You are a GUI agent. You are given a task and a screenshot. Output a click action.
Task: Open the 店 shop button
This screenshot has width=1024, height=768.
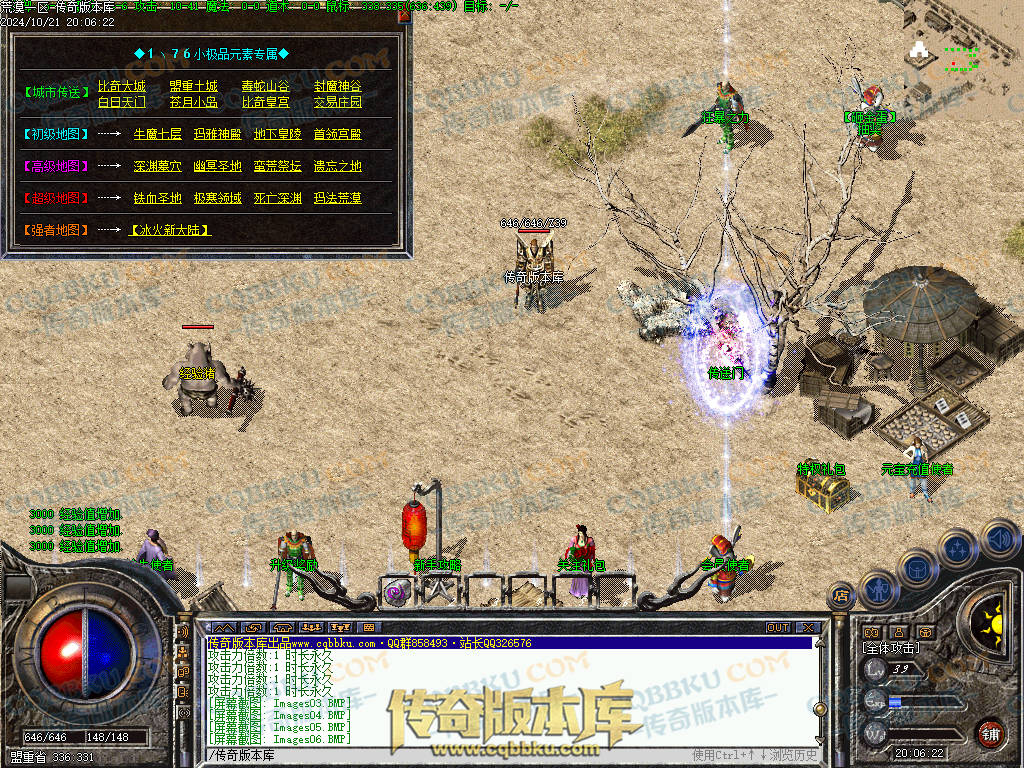[x=839, y=597]
